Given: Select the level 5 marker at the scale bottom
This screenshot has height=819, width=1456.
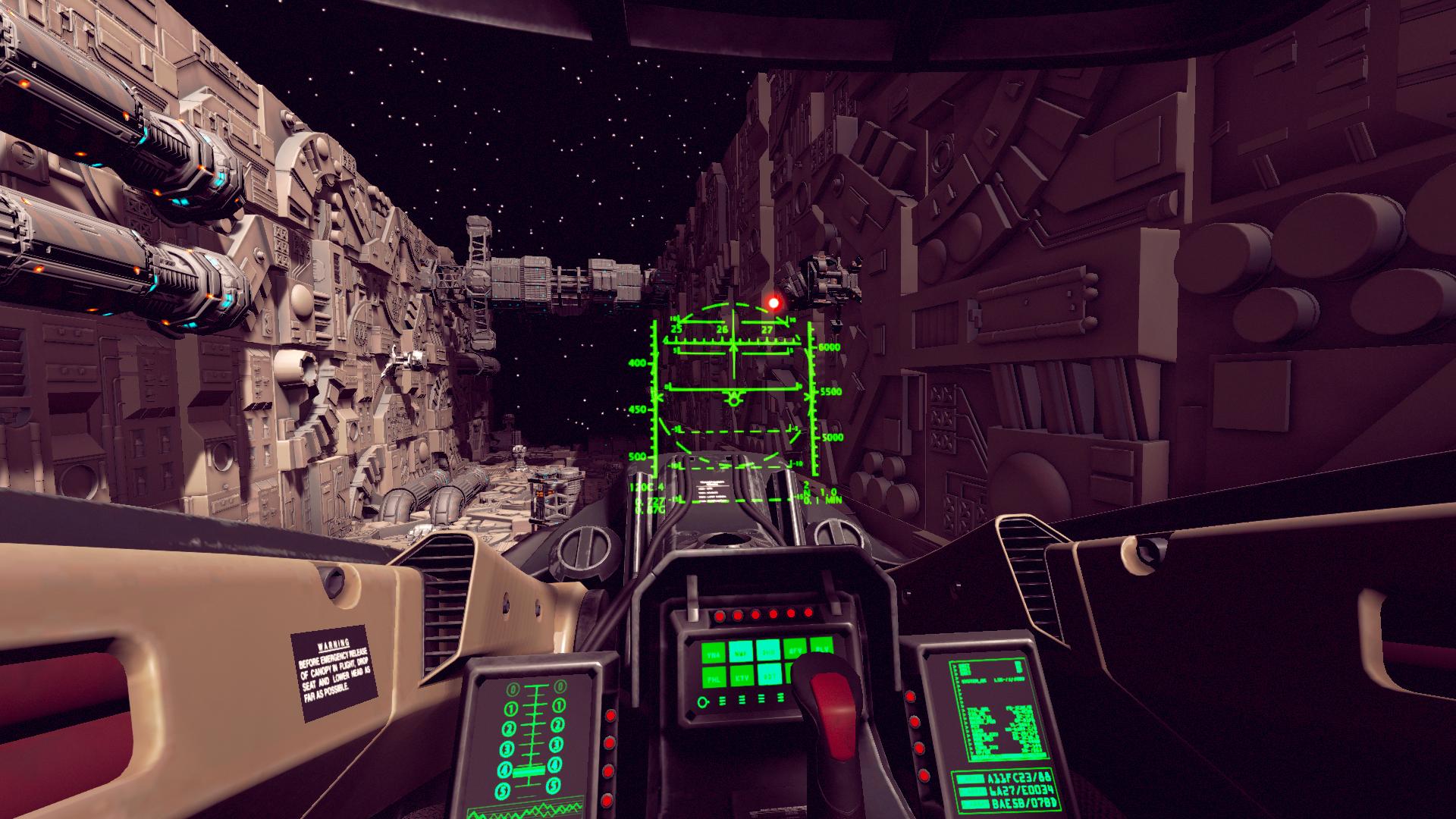Looking at the screenshot, I should (502, 789).
